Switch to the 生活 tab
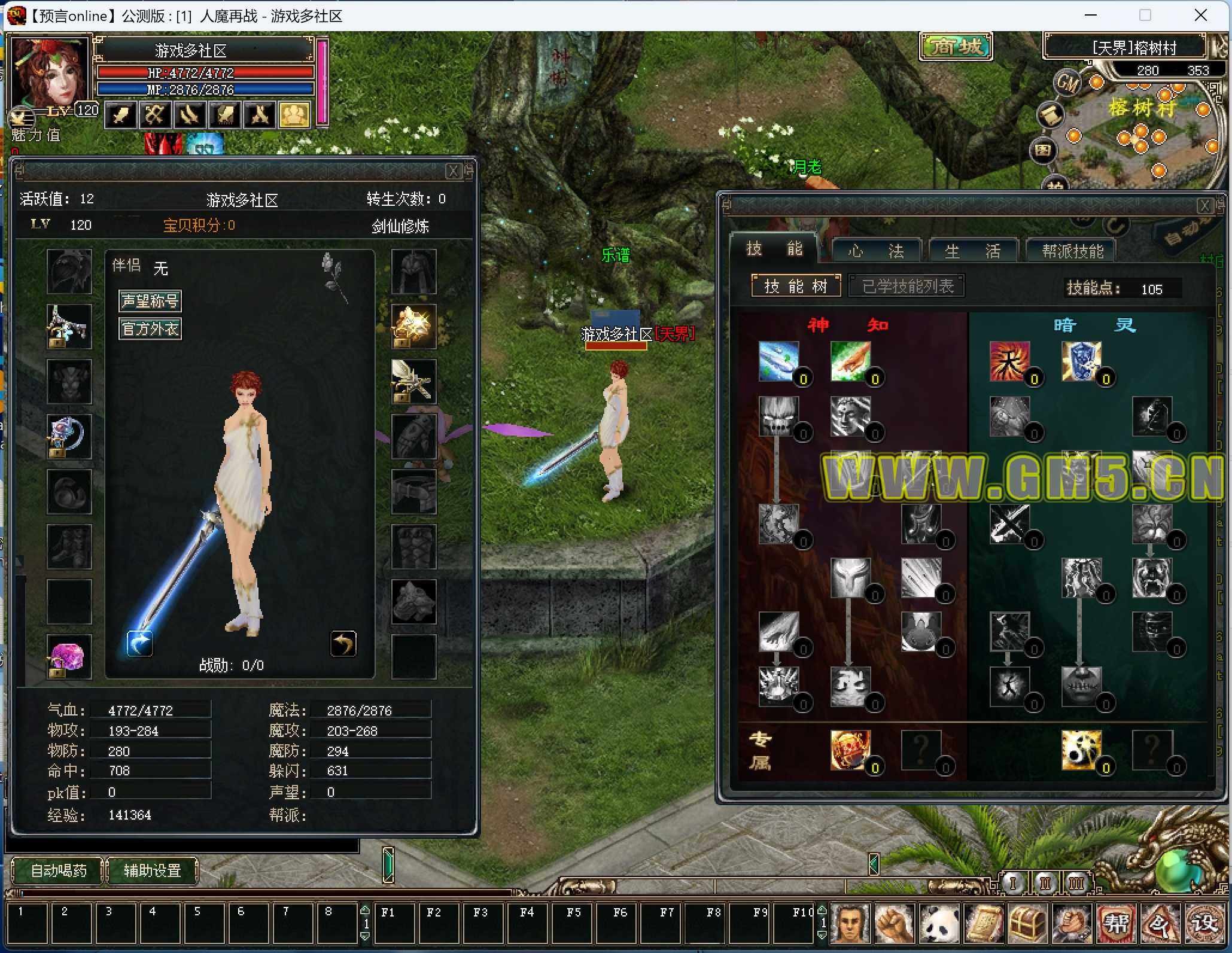This screenshot has width=1232, height=953. (x=972, y=251)
